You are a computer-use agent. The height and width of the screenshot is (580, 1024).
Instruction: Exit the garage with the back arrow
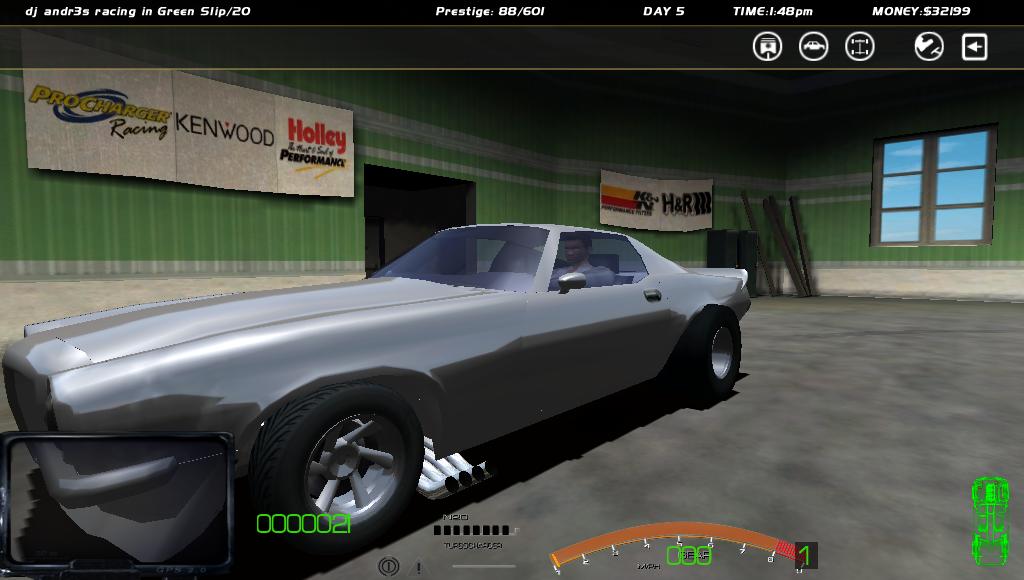click(975, 46)
